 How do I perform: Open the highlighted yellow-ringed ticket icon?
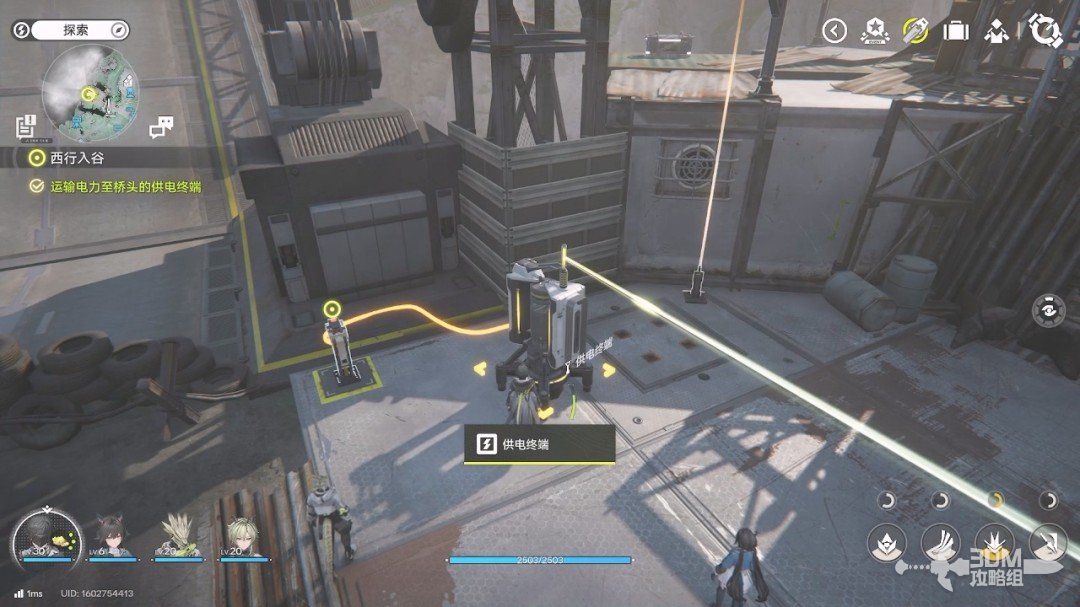pos(914,31)
